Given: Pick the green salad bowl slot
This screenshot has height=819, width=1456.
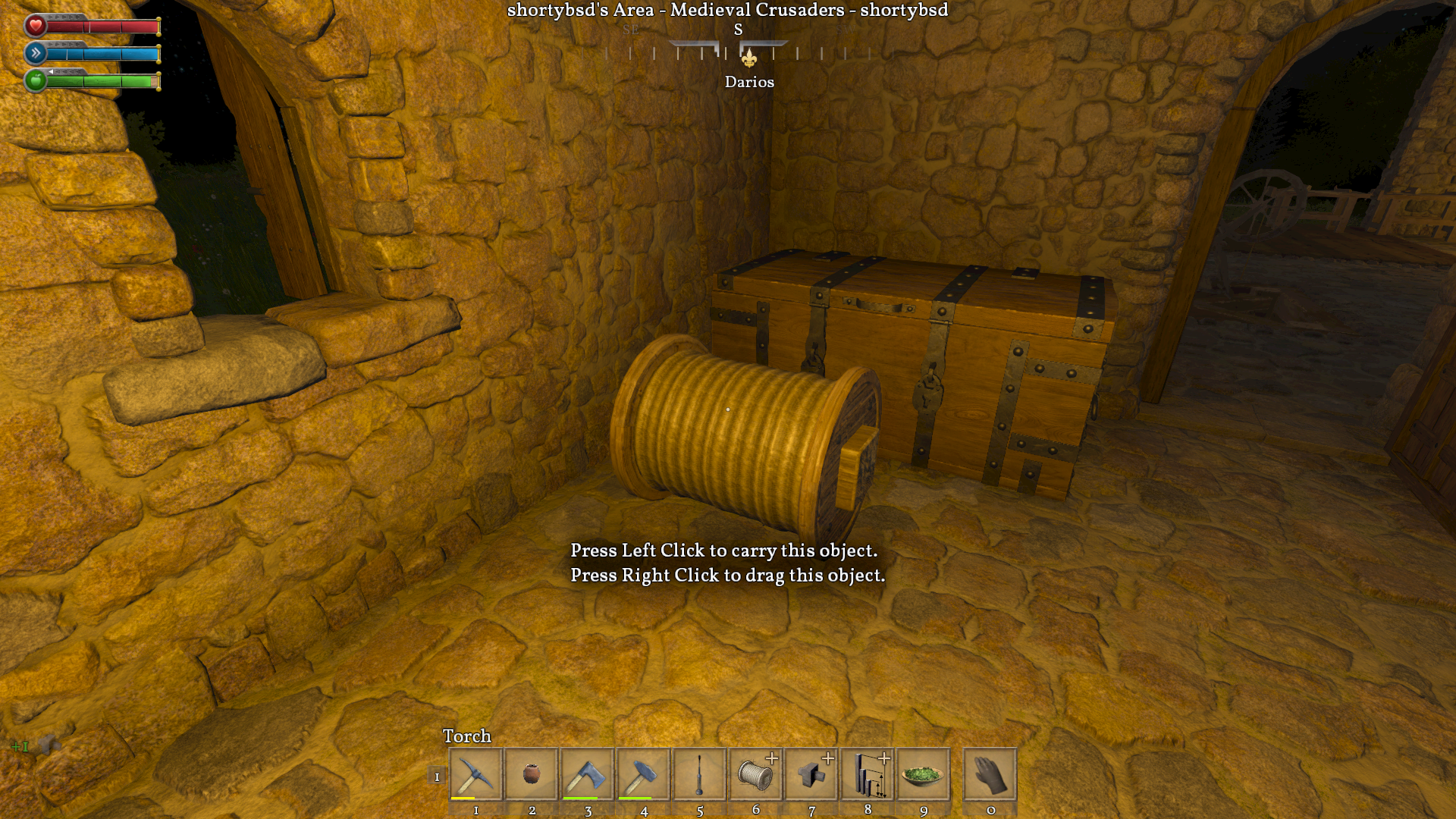Looking at the screenshot, I should pyautogui.click(x=924, y=774).
